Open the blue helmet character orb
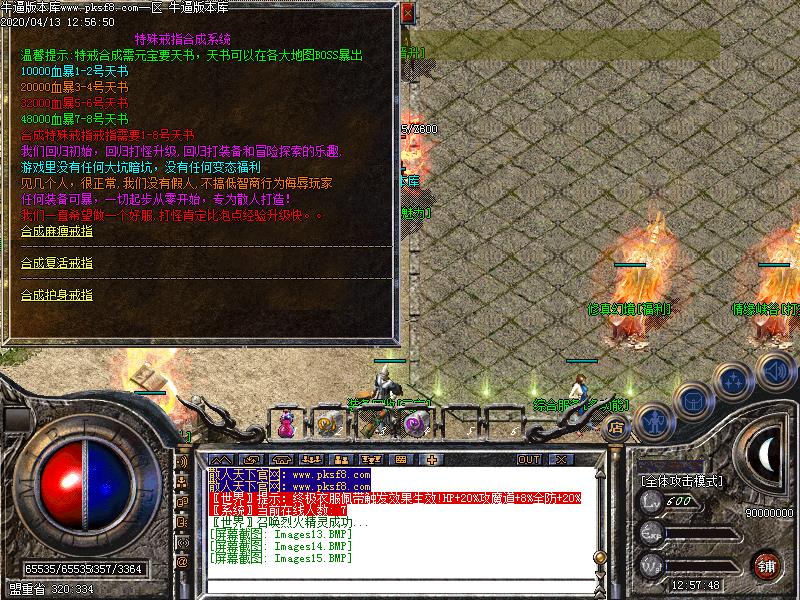 click(693, 400)
